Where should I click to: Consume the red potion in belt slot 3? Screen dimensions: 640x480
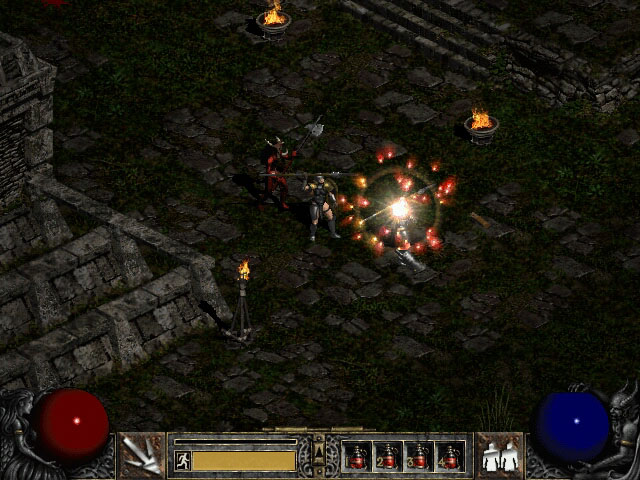point(418,457)
